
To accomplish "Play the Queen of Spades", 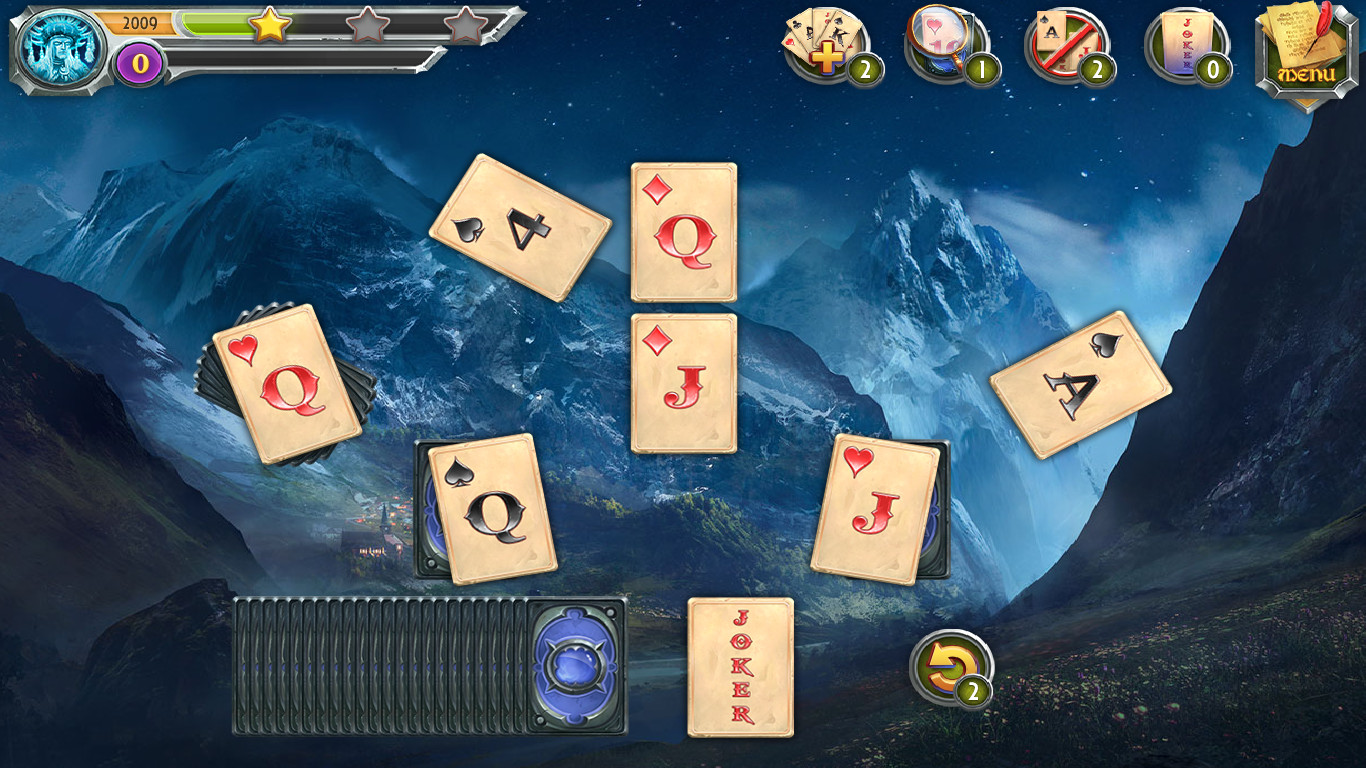I will (487, 510).
